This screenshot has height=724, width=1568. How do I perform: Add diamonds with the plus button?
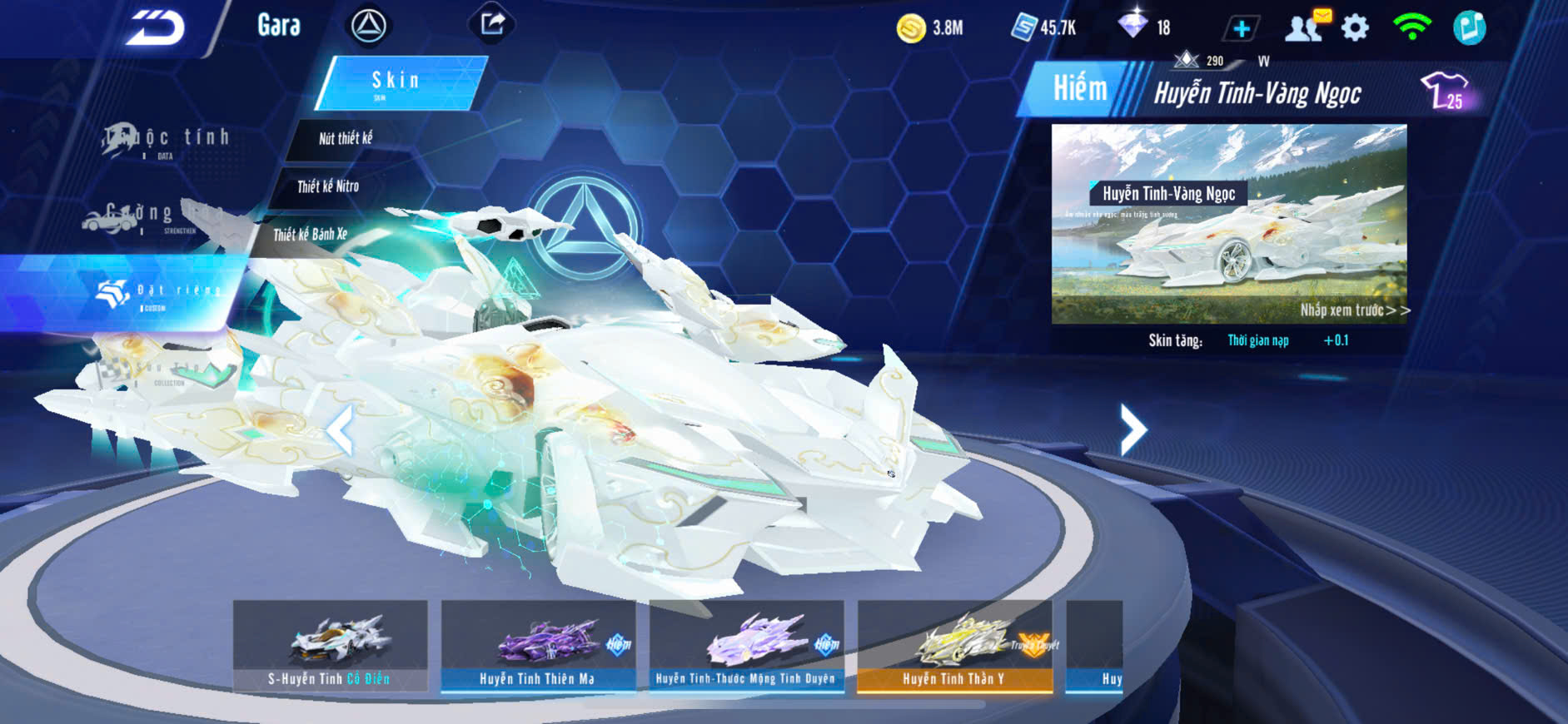coord(1241,29)
